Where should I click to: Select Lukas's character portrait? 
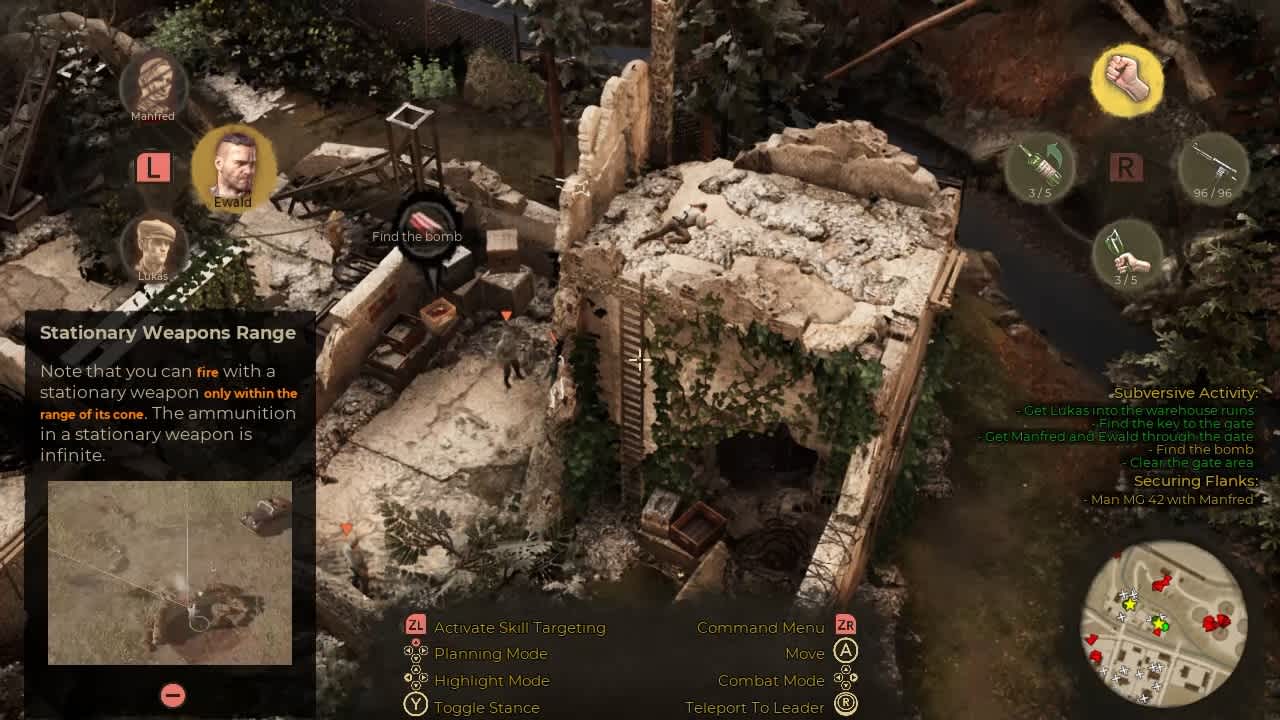[x=150, y=250]
